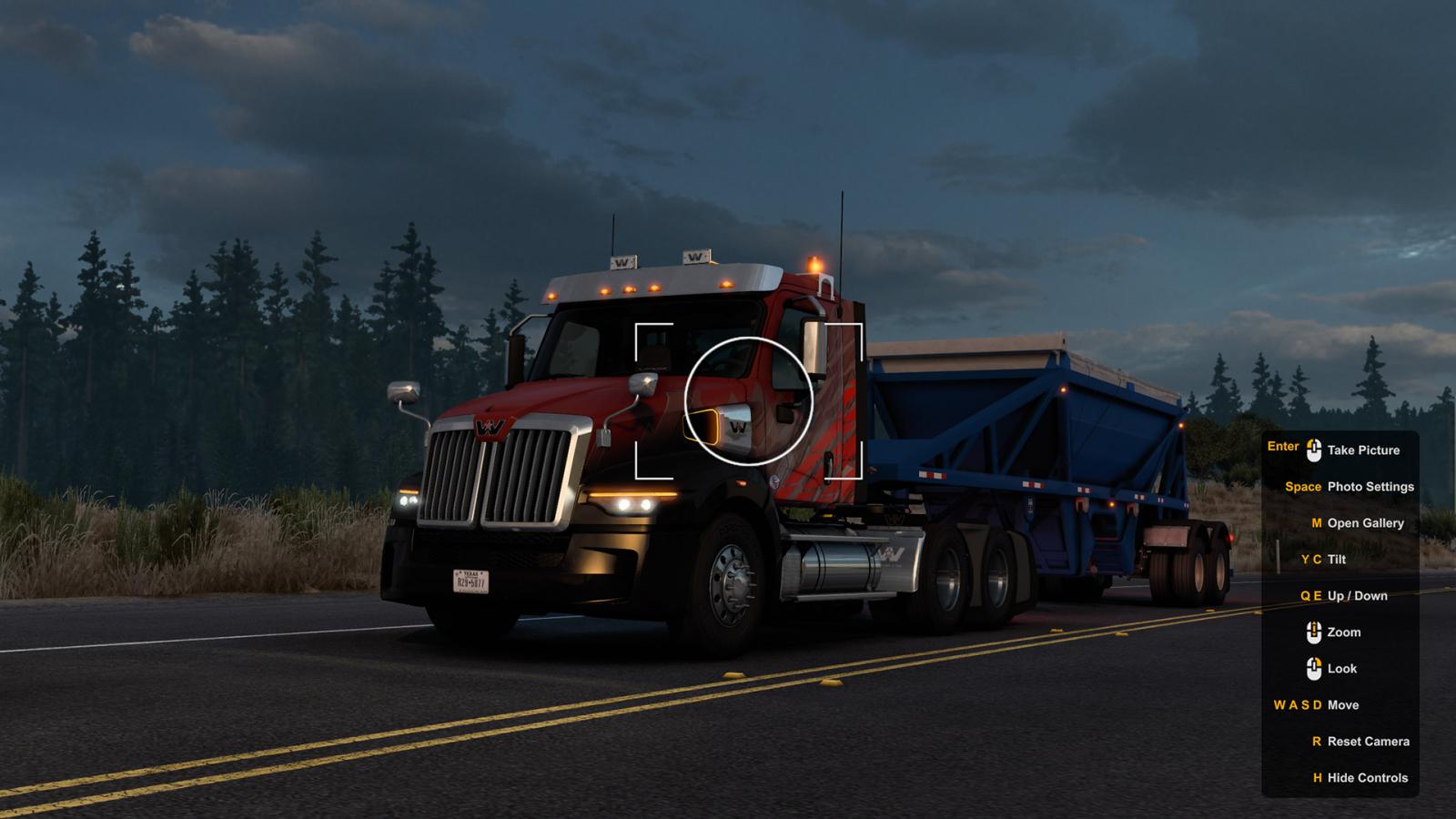Viewport: 1456px width, 819px height.
Task: Click Reset Camera in the panel
Action: [x=1367, y=742]
